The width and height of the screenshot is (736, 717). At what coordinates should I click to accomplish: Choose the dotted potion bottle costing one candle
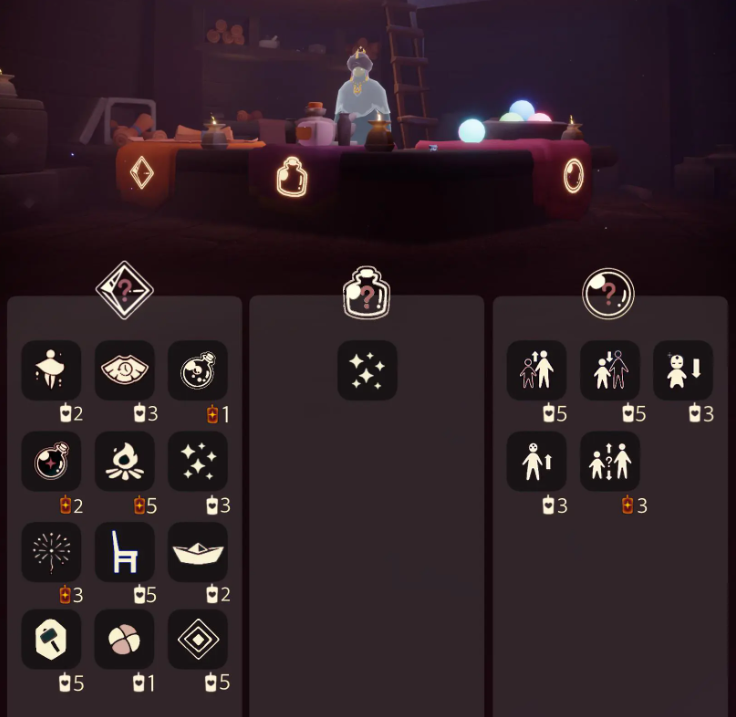198,371
